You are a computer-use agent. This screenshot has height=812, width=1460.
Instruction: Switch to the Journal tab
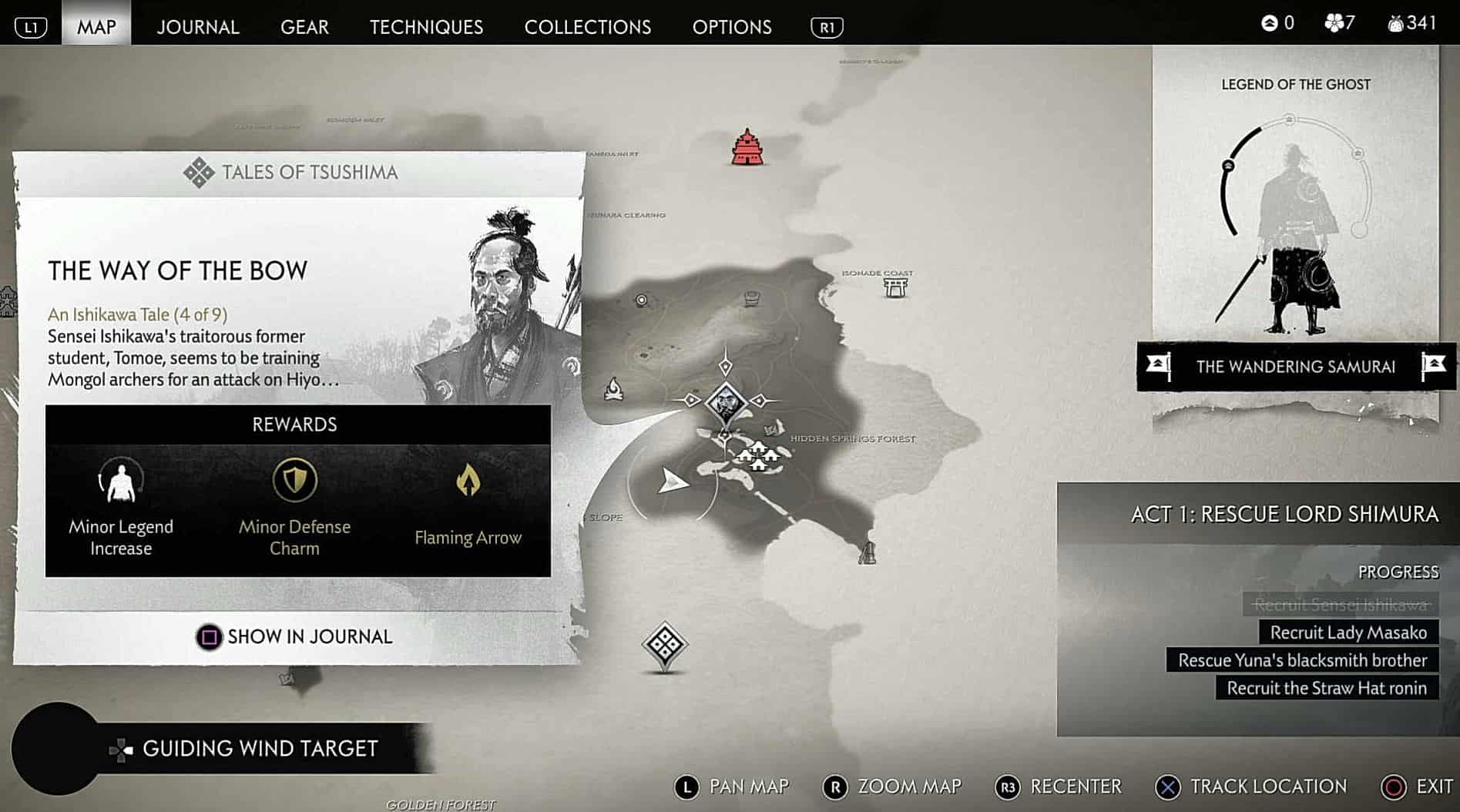click(198, 27)
